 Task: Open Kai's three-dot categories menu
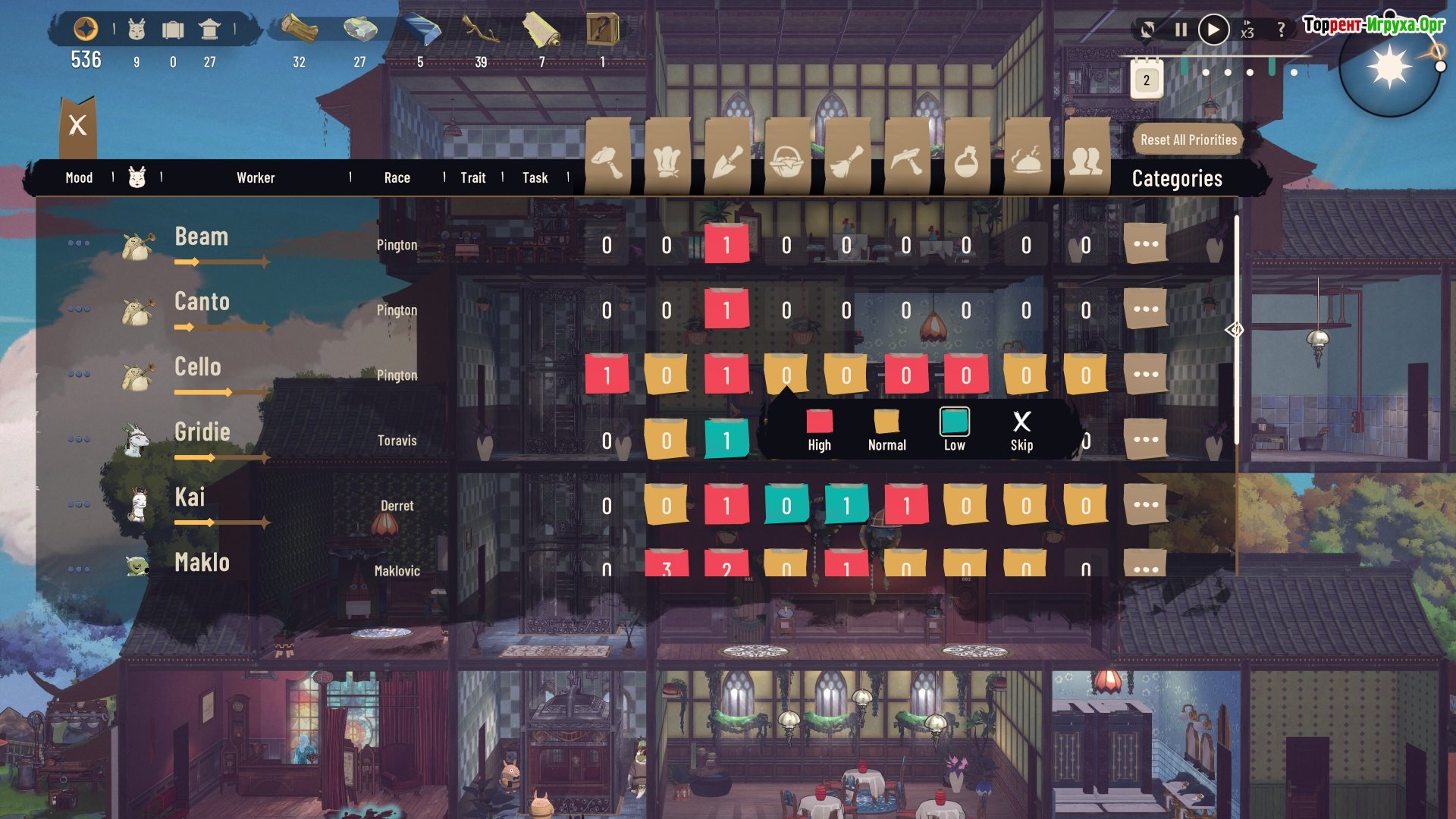pyautogui.click(x=1145, y=505)
